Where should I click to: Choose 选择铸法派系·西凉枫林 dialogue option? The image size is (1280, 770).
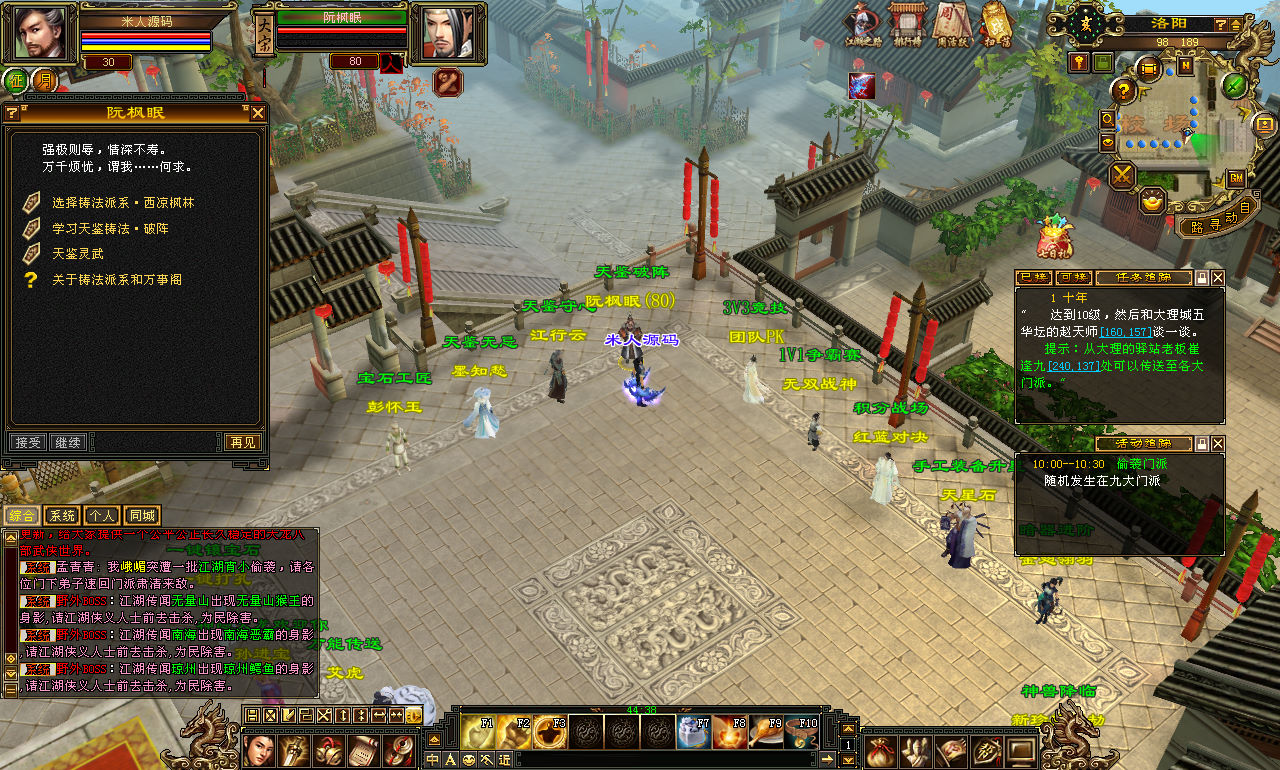pos(123,203)
